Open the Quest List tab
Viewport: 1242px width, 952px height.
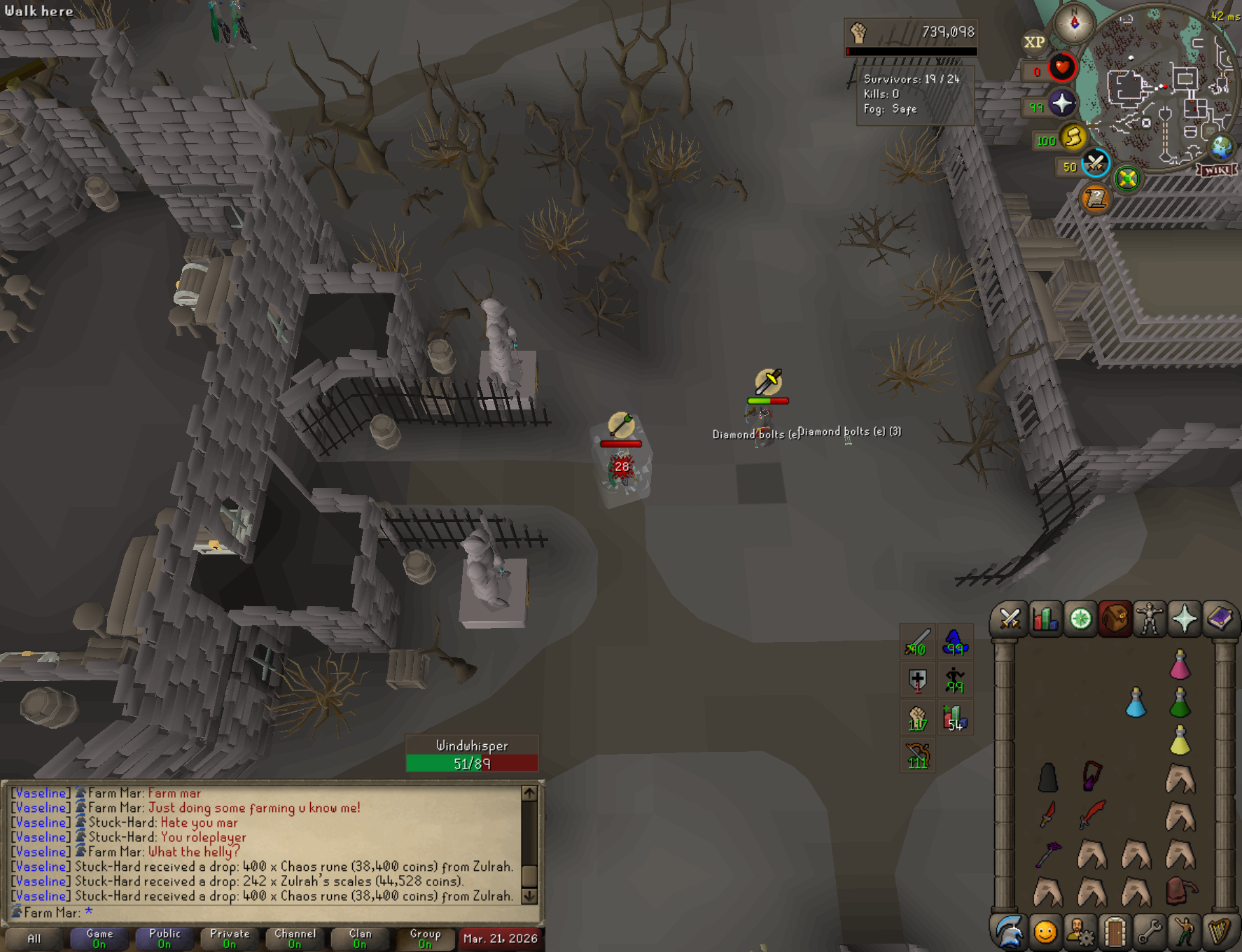click(x=1080, y=619)
